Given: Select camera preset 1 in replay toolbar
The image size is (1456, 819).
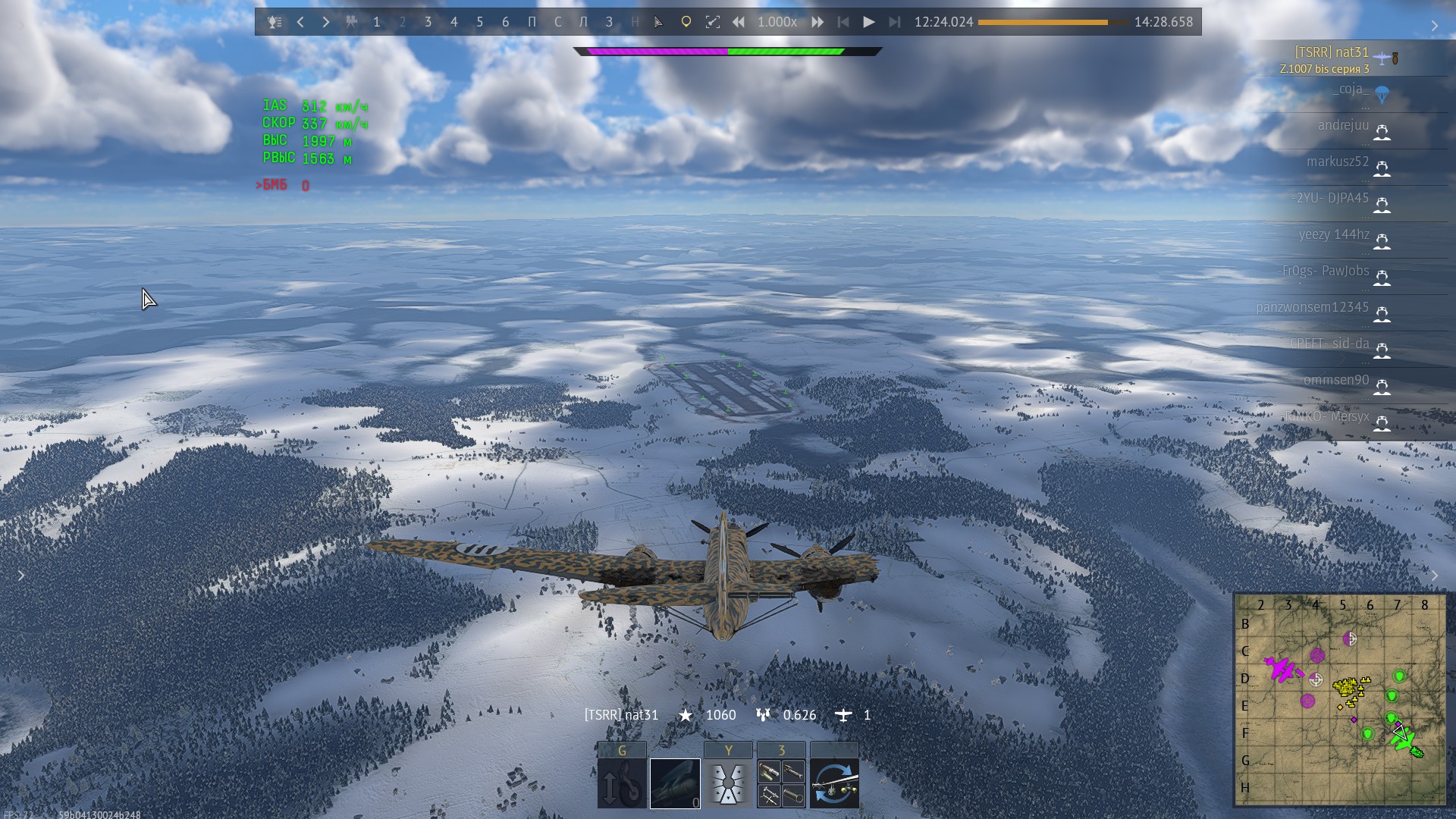Looking at the screenshot, I should tap(377, 22).
